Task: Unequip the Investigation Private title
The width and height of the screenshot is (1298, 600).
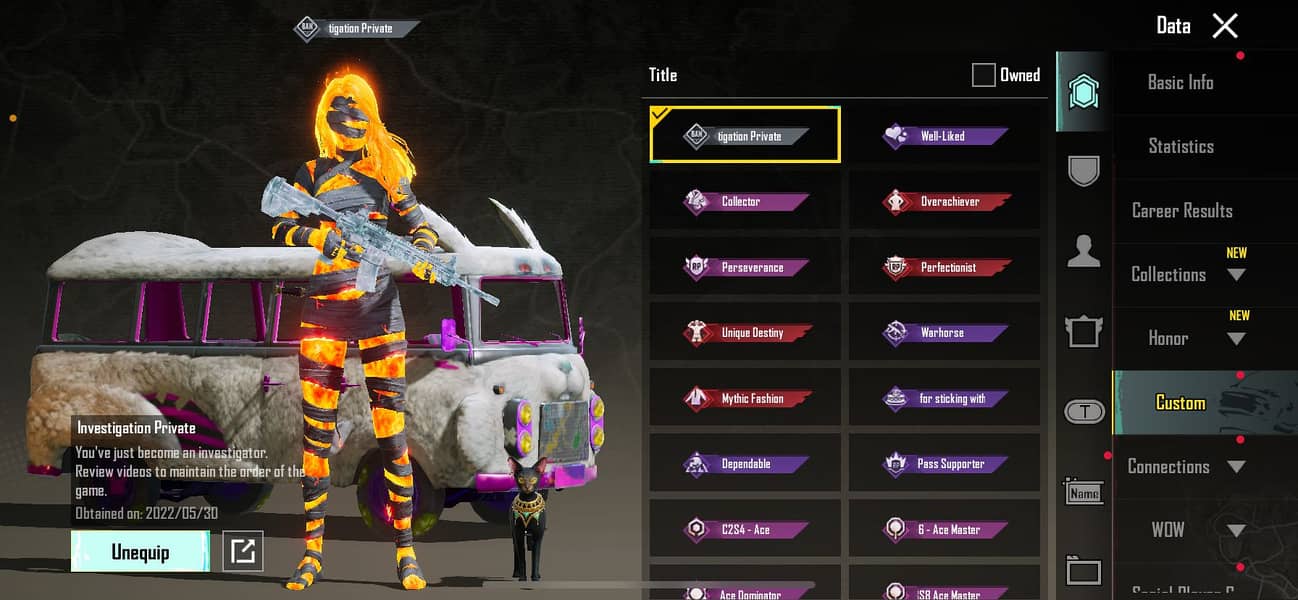Action: point(140,552)
